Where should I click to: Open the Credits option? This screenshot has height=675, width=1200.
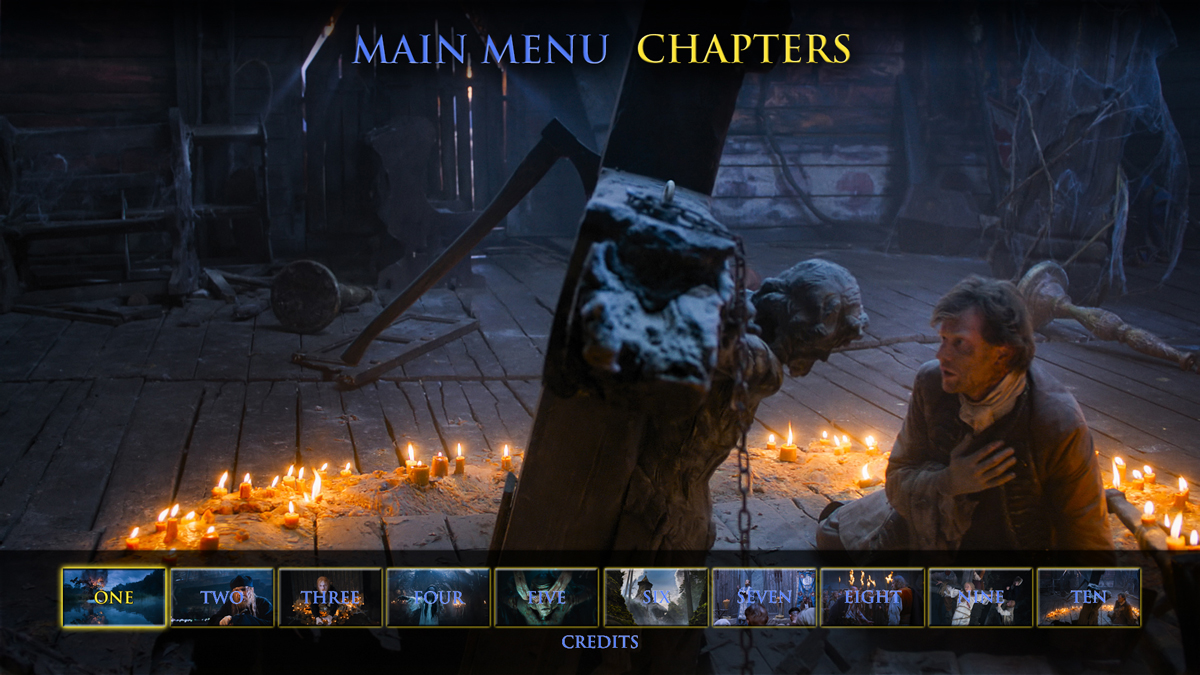coord(600,642)
